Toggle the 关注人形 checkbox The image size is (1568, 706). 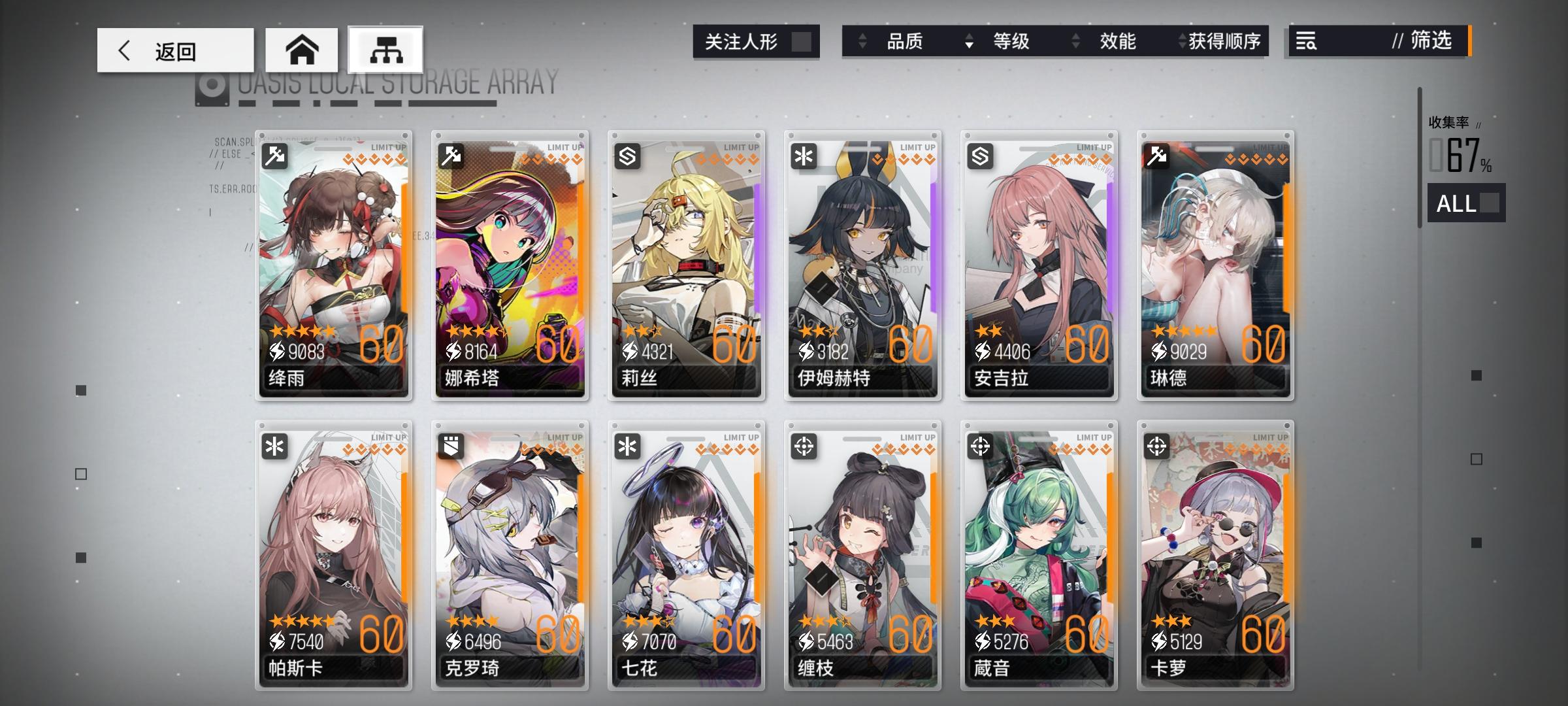point(803,41)
